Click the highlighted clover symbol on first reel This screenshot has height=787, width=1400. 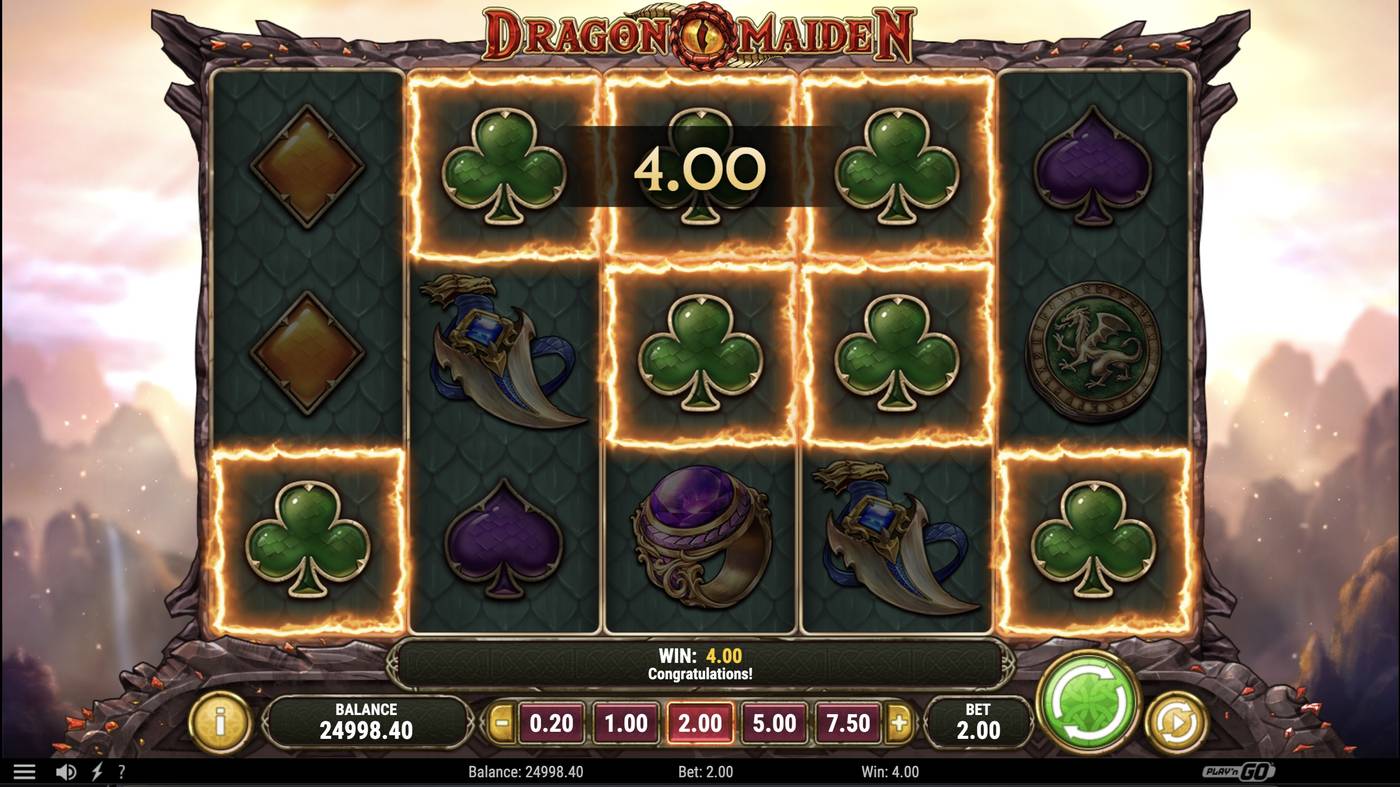coord(306,541)
